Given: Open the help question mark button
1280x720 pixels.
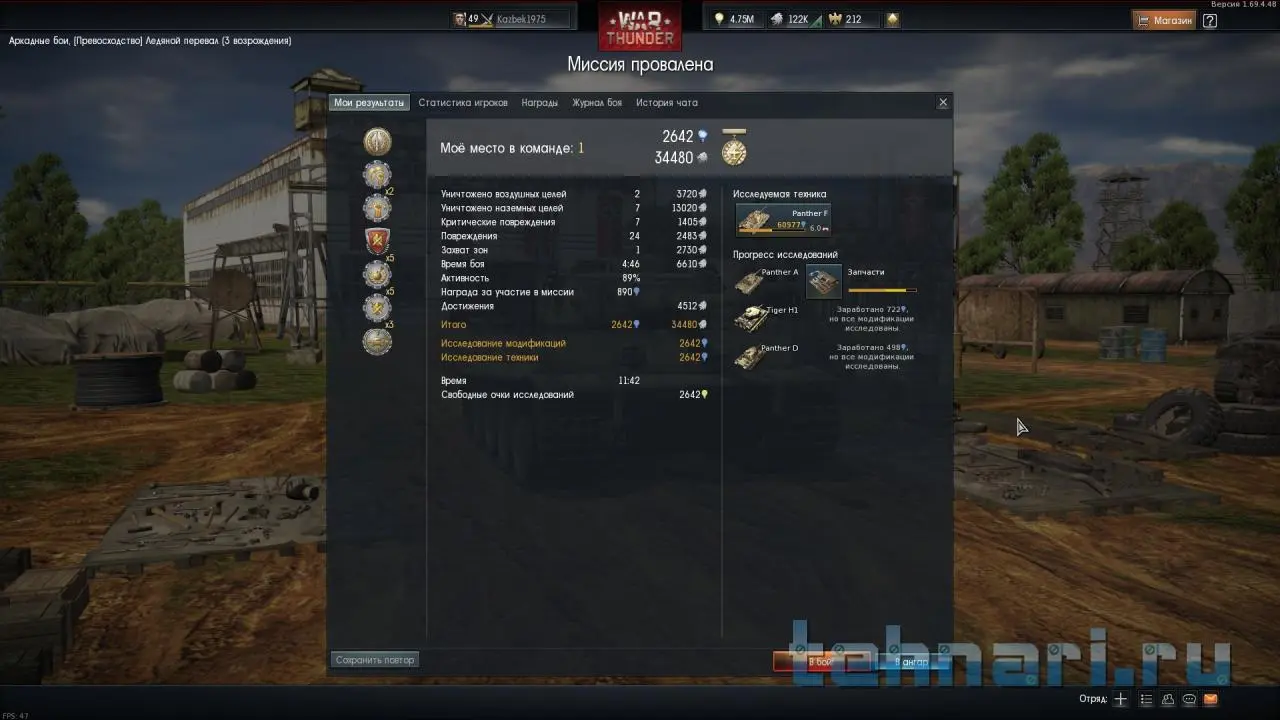Looking at the screenshot, I should (1210, 19).
